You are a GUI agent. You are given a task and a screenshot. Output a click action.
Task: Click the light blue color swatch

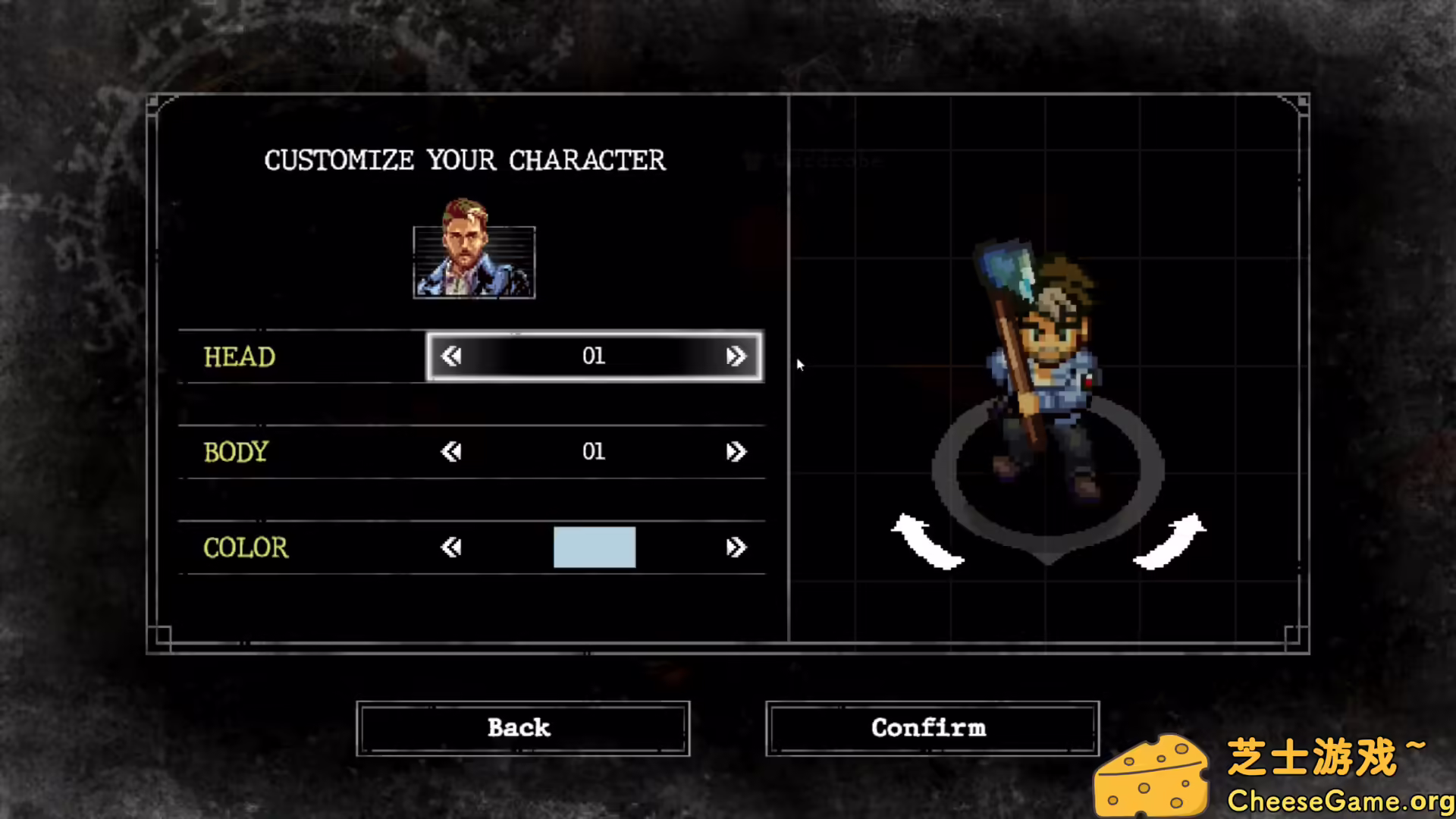tap(594, 547)
